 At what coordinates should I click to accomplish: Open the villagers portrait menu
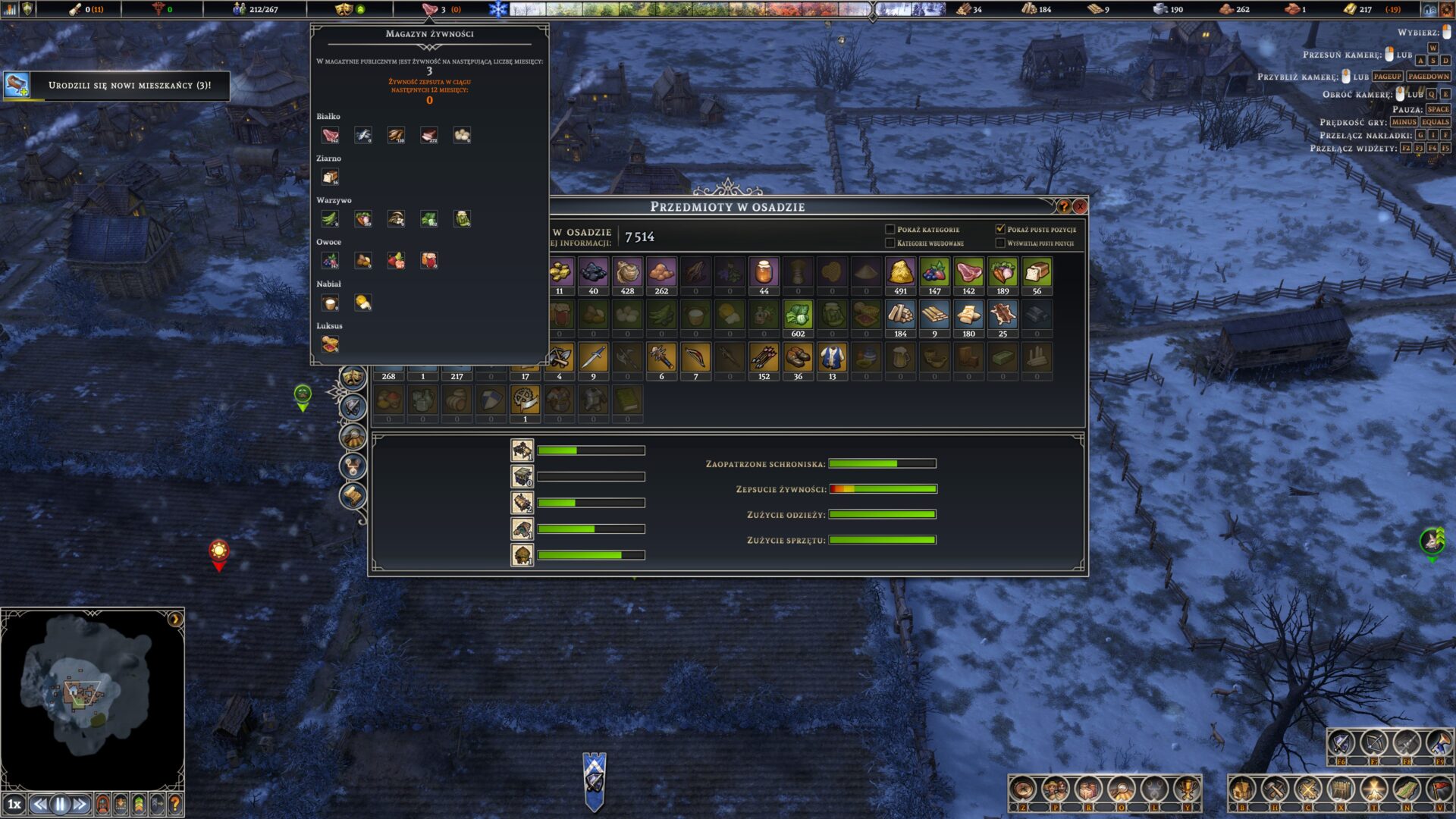(1055, 790)
